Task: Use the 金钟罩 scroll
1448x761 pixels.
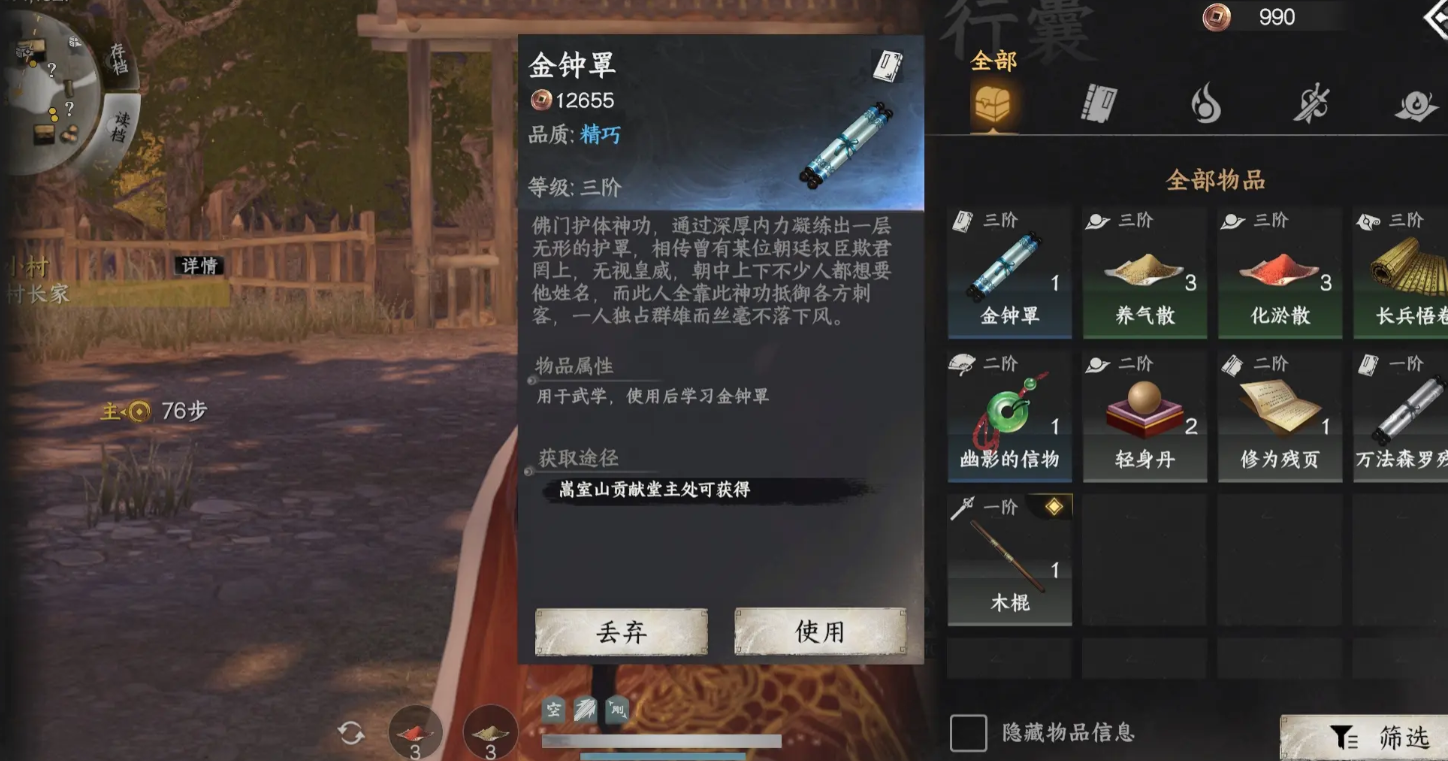Action: 820,631
